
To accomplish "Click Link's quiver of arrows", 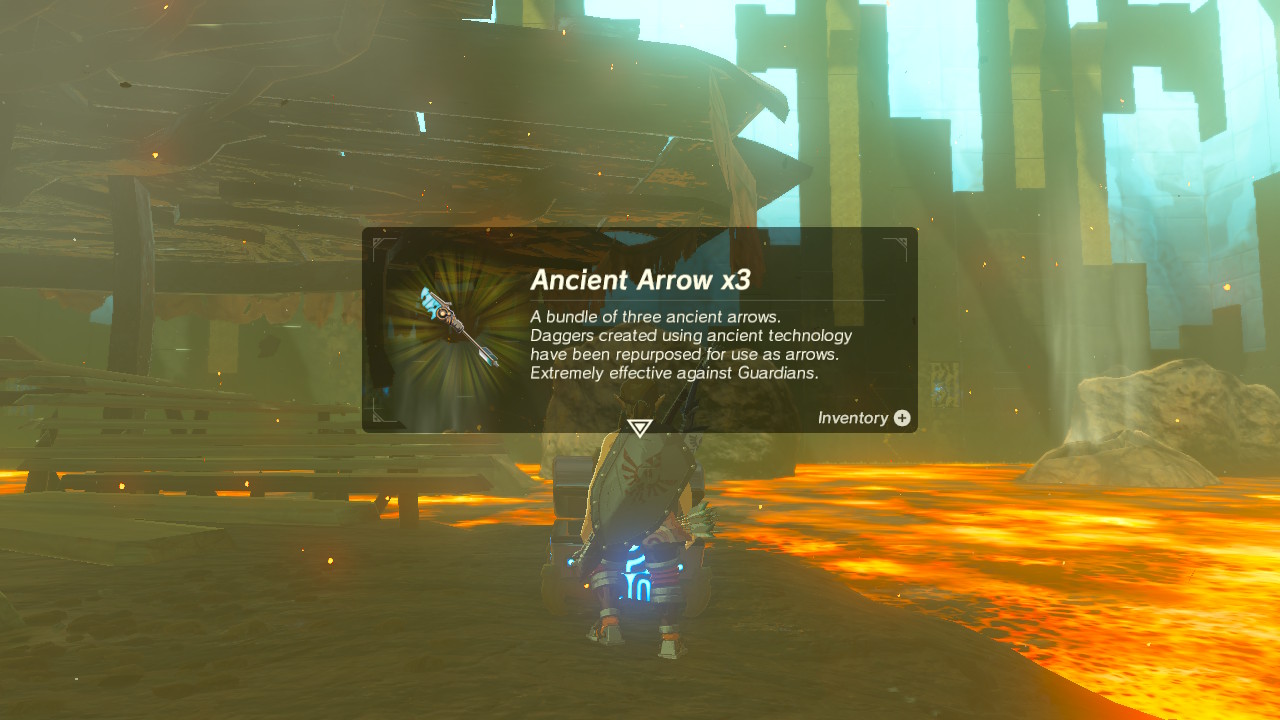I will tap(700, 520).
